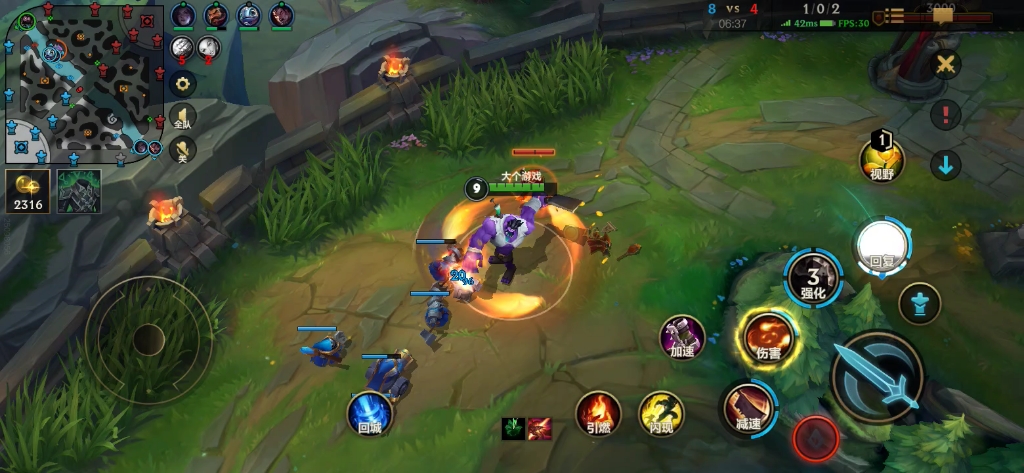The image size is (1024, 473).
Task: Cast the glowing 伤害 damage ability
Action: coord(768,337)
